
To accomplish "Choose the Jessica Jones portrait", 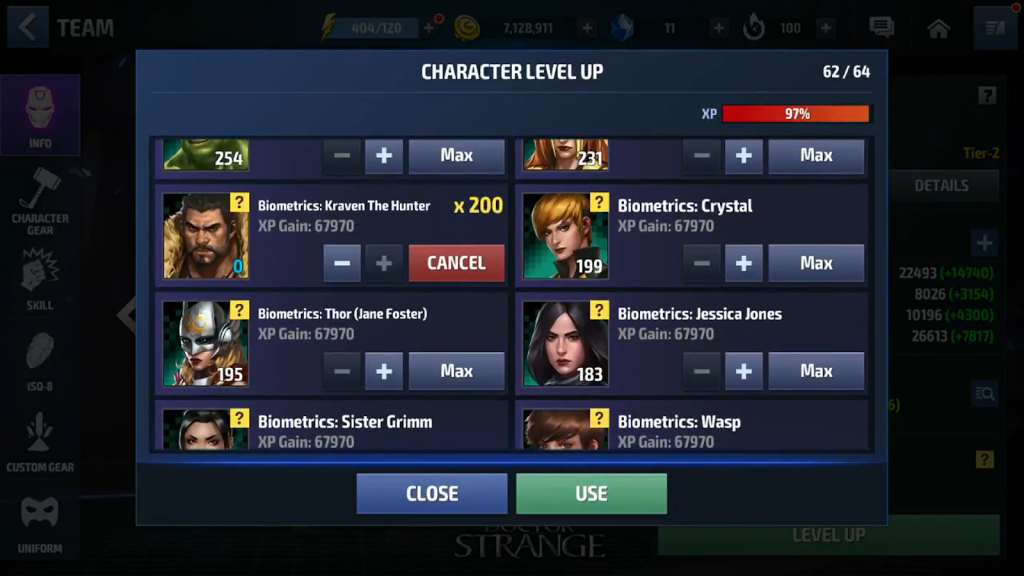I will (565, 344).
